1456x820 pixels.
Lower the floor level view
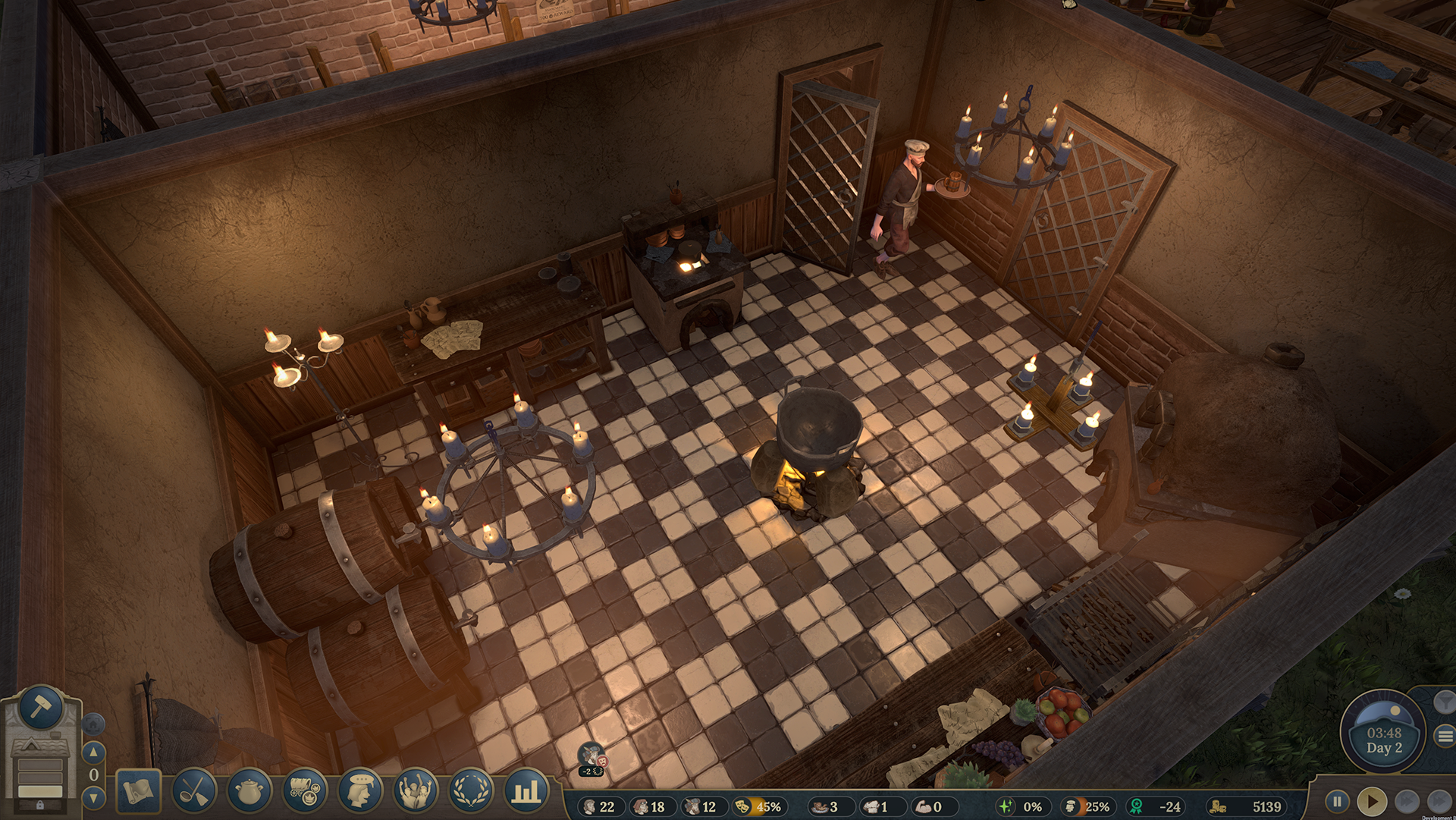(93, 796)
